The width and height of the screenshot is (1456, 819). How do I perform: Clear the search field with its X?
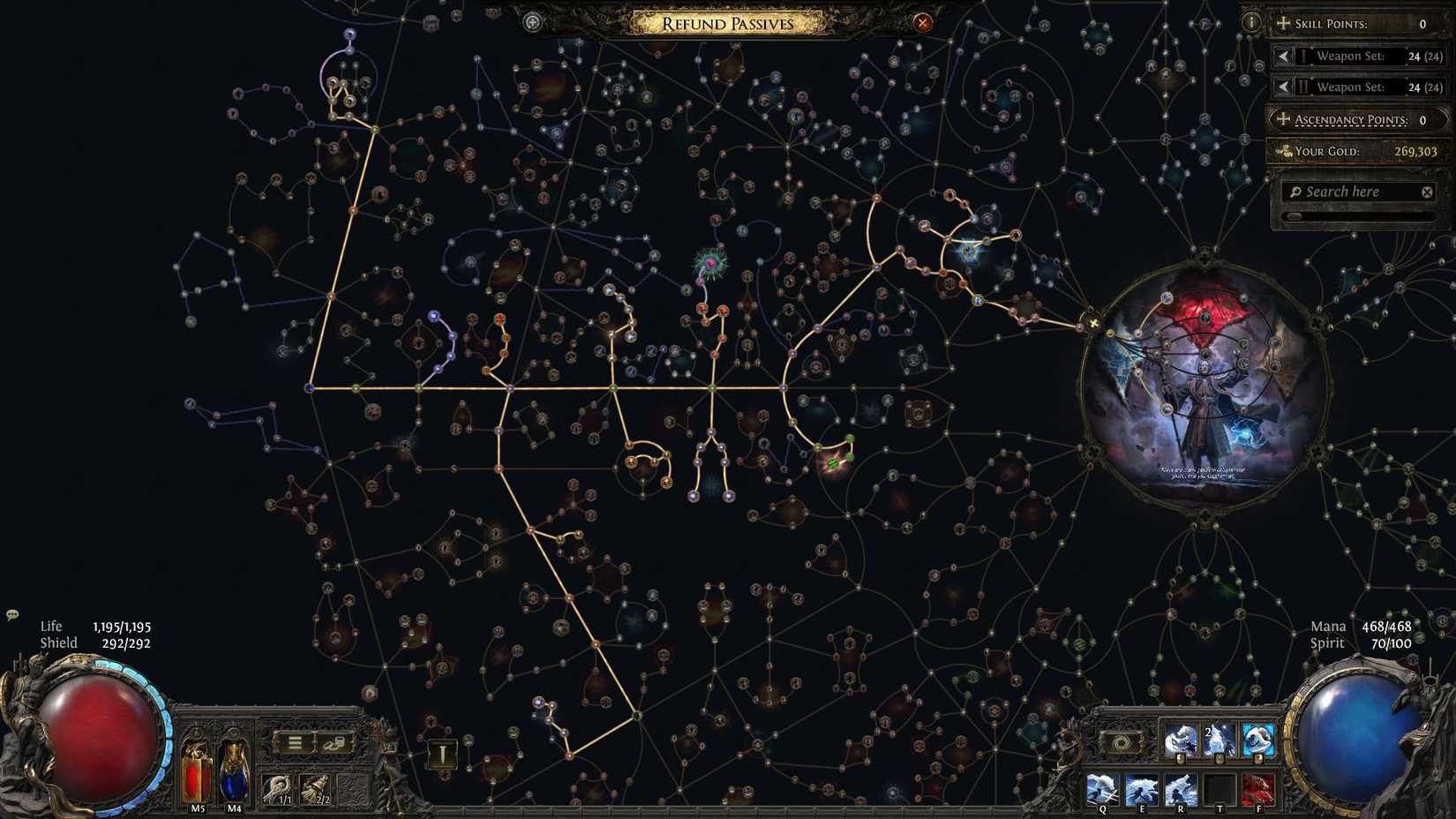click(1426, 192)
